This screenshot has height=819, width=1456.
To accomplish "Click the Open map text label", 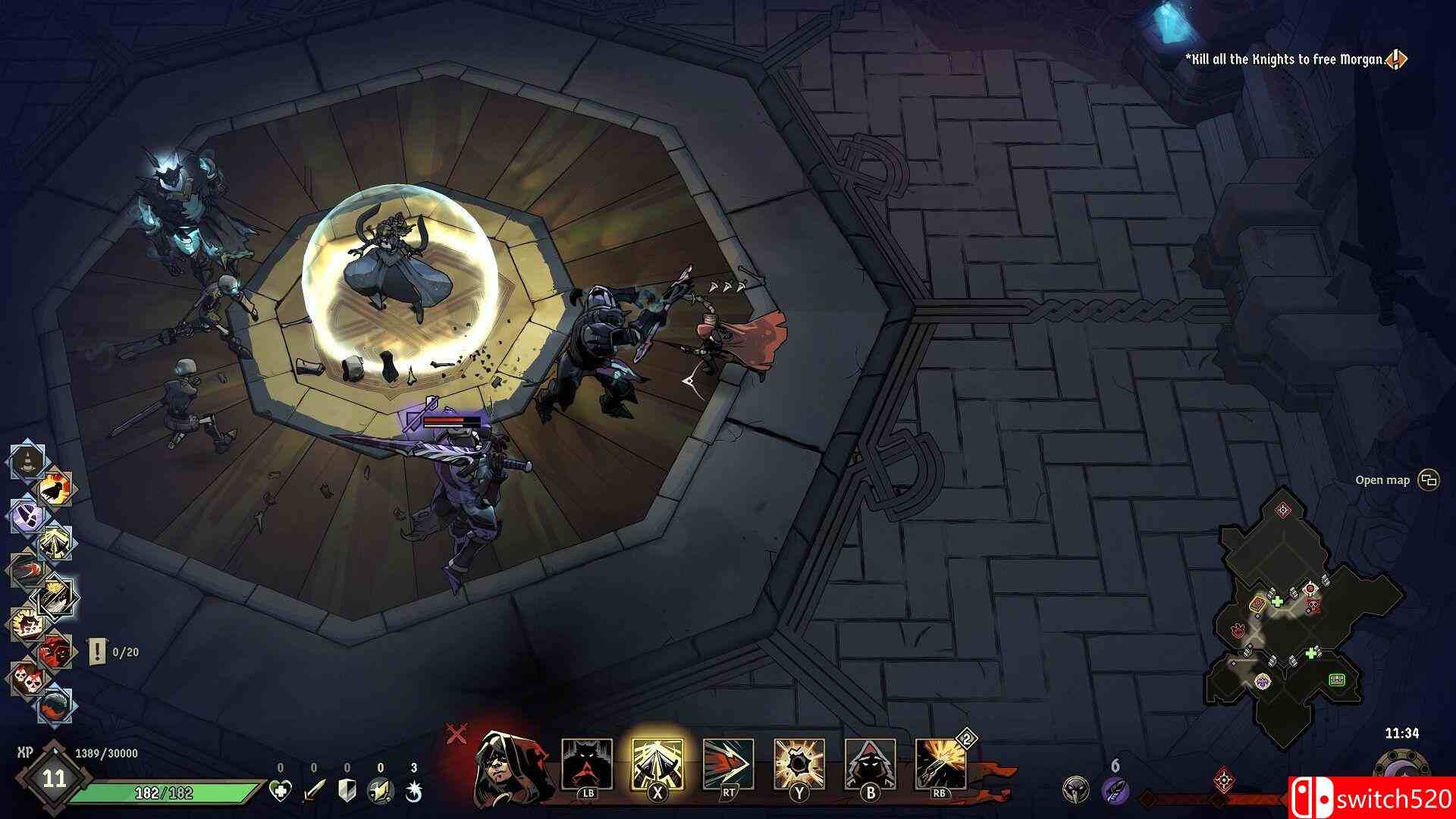I will [x=1382, y=479].
